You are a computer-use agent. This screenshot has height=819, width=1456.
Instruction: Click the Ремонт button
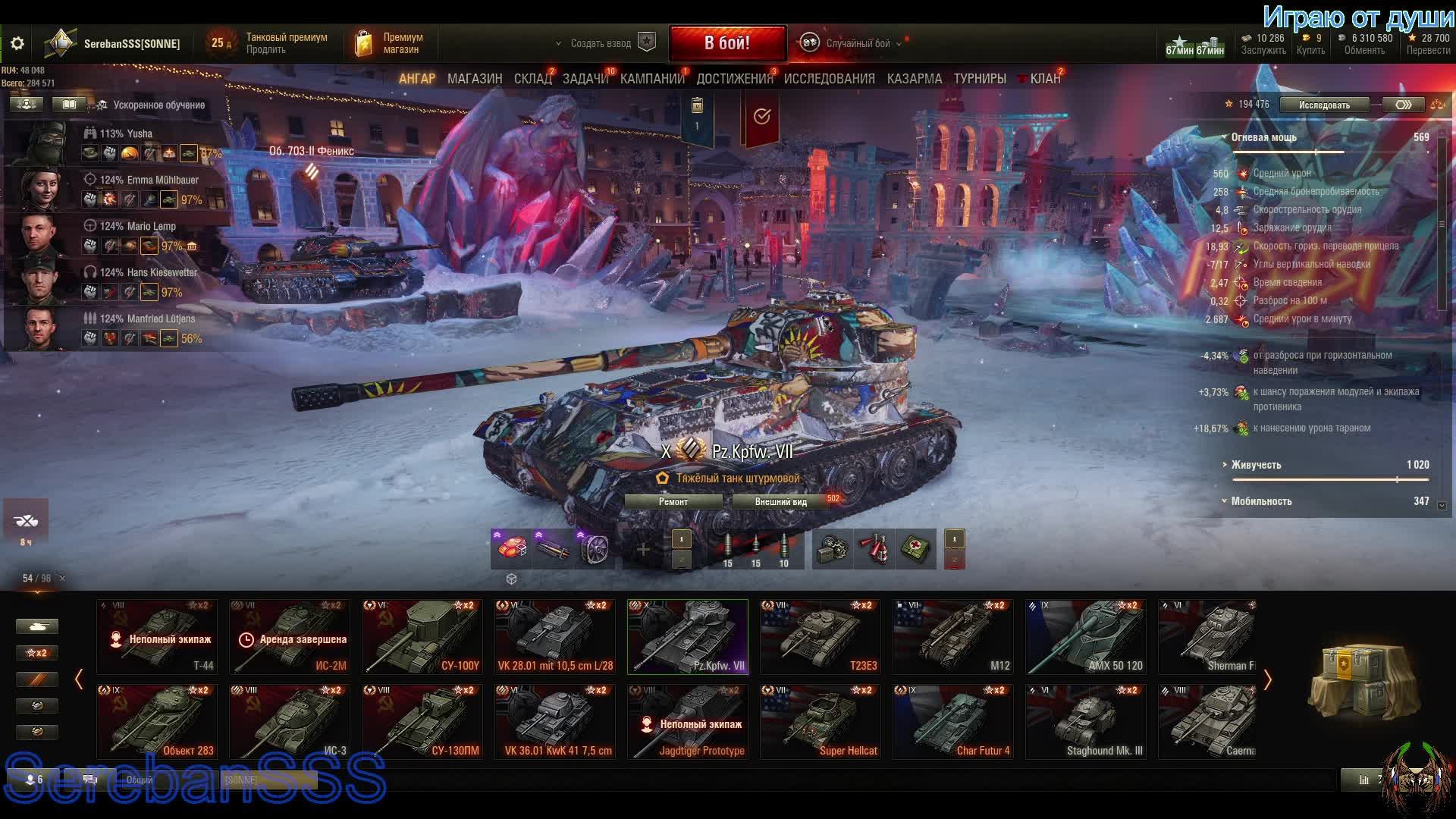673,502
